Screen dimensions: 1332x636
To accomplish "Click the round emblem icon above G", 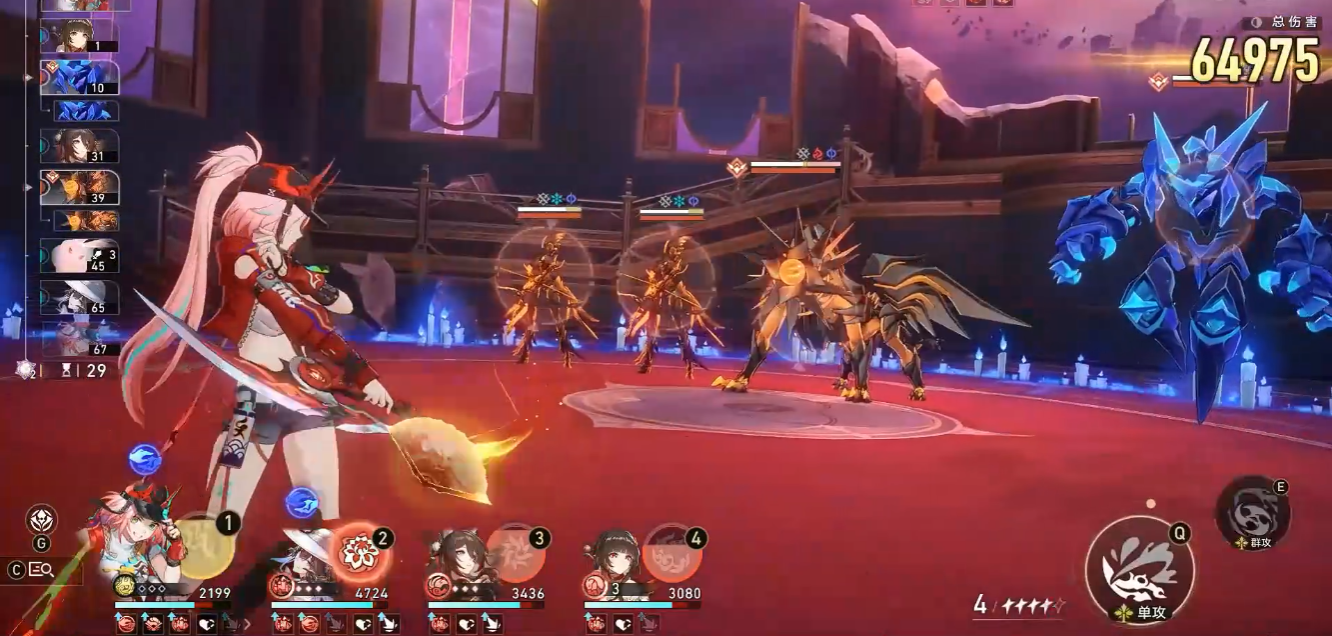I will (x=41, y=519).
